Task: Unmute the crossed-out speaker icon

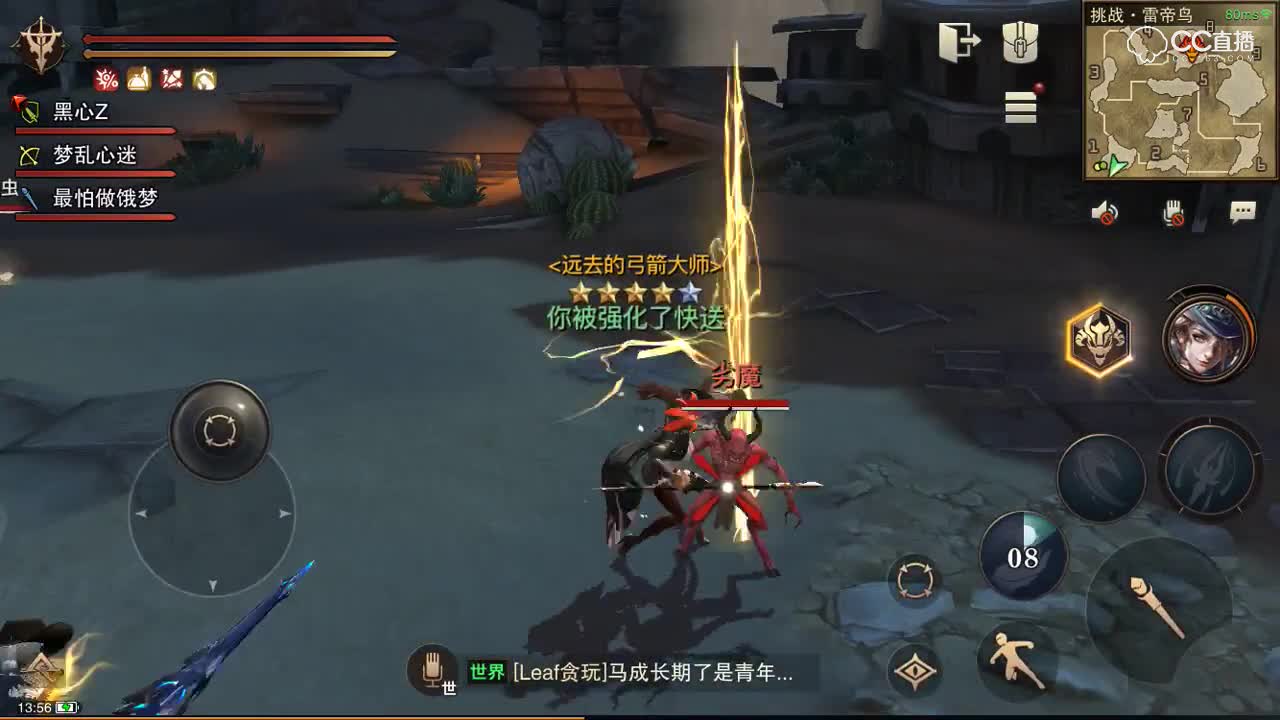Action: click(x=1106, y=211)
